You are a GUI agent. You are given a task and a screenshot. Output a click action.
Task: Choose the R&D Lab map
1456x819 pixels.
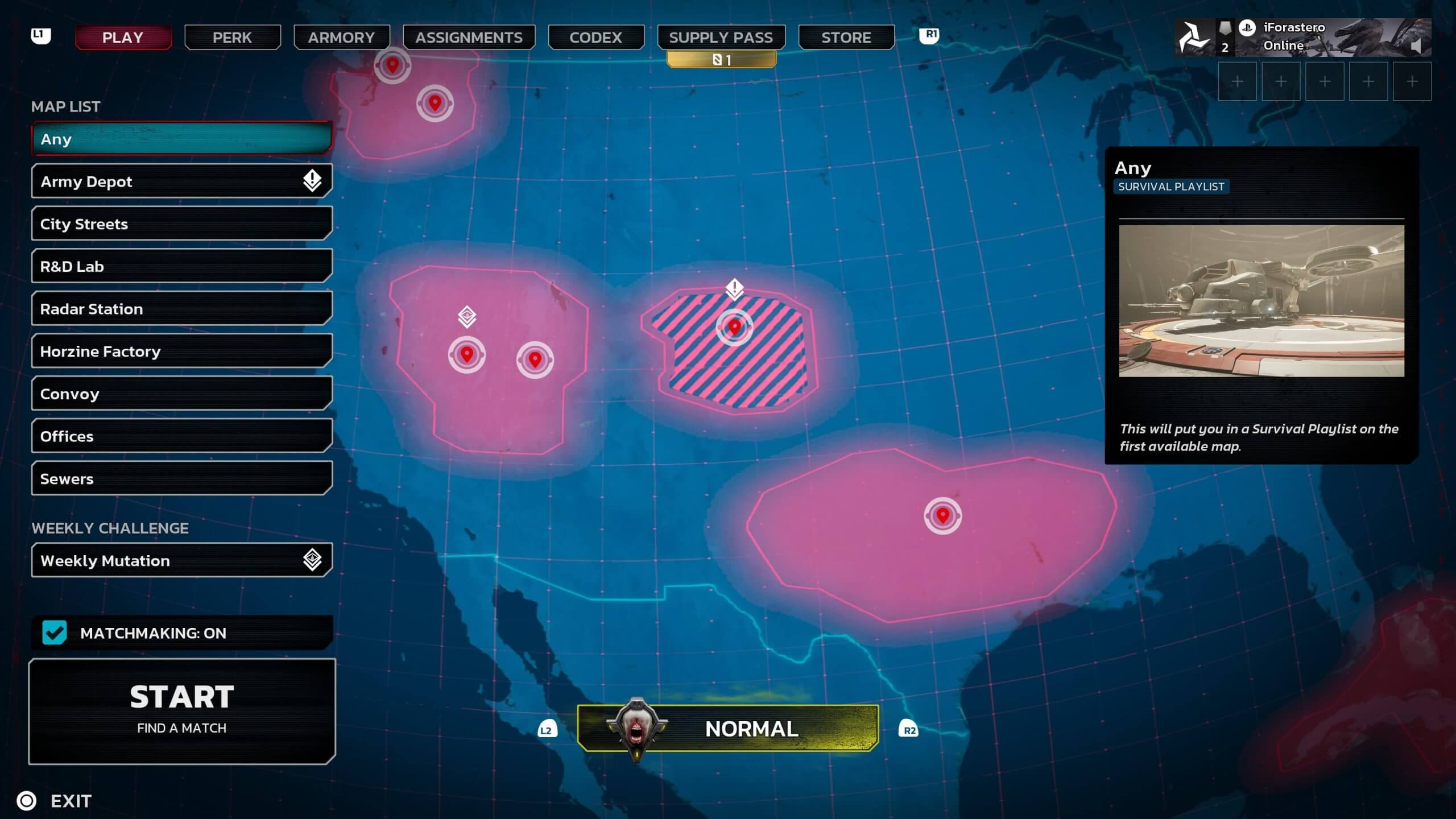coord(181,266)
